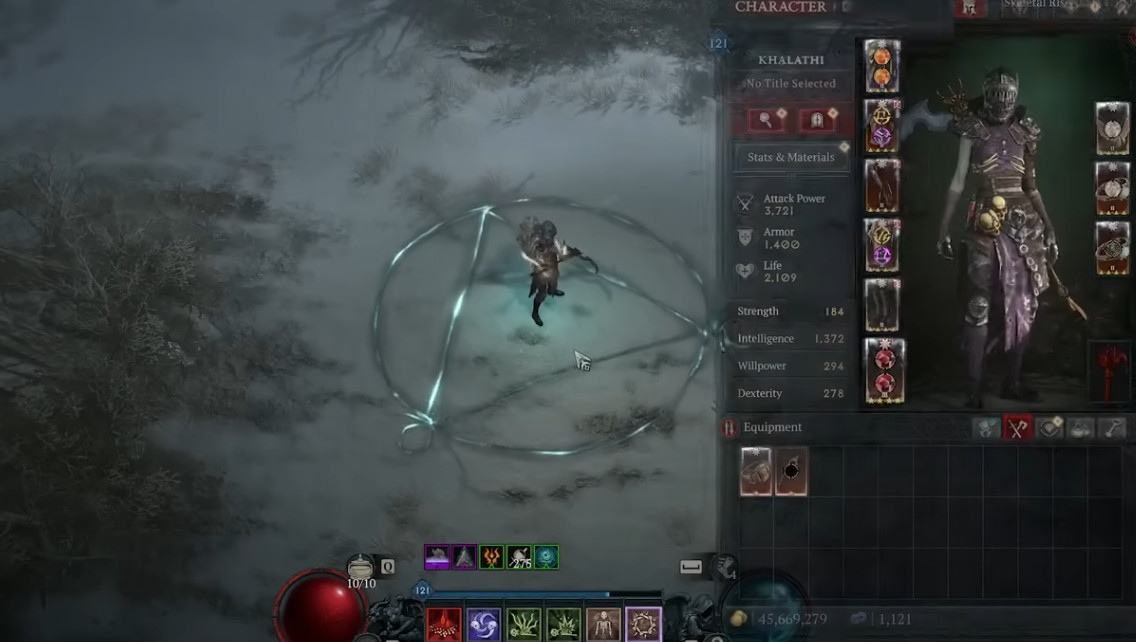Select the ring item in the inventory grid
The height and width of the screenshot is (642, 1136).
(x=756, y=471)
